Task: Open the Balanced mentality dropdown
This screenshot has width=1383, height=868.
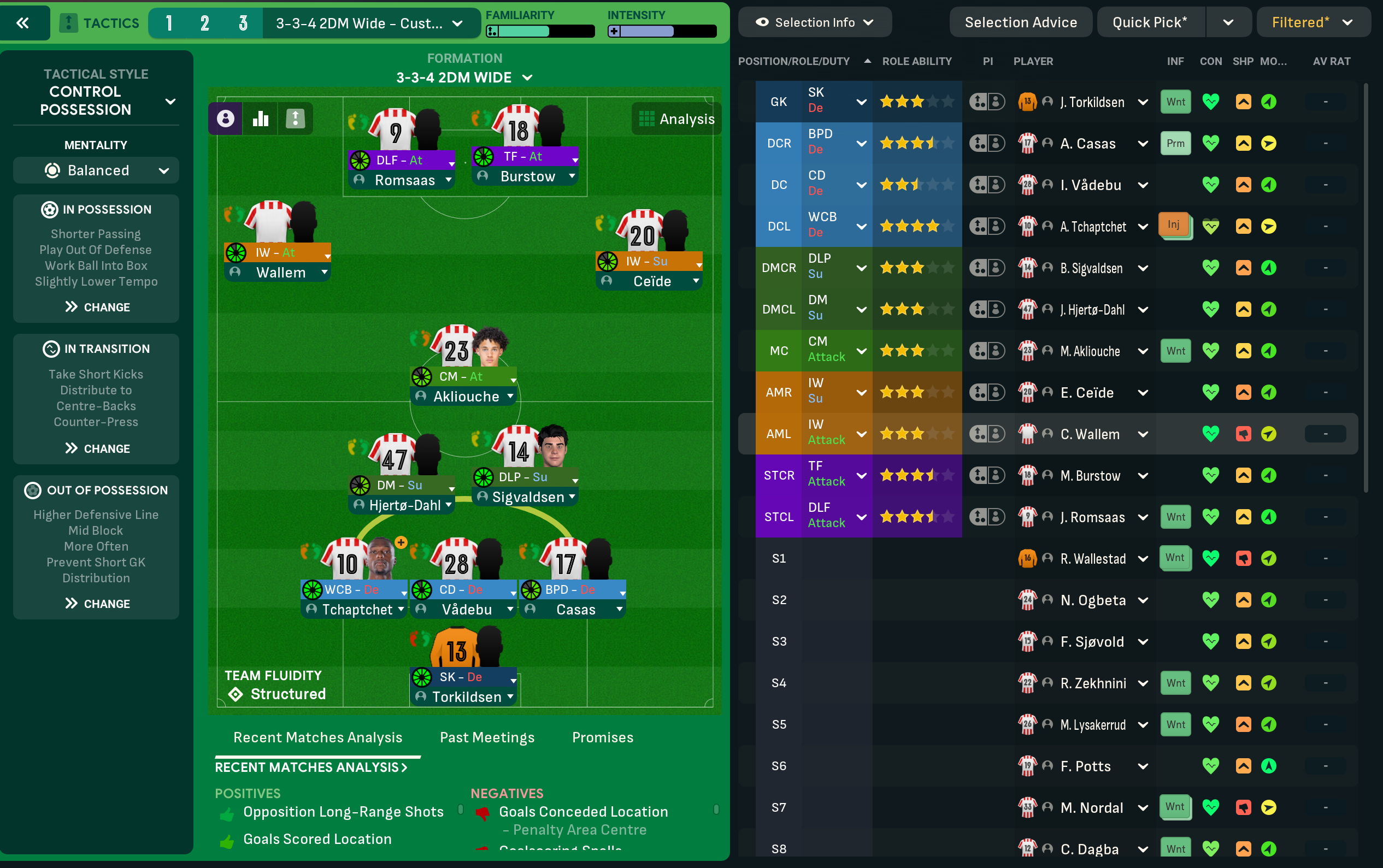Action: (x=96, y=170)
